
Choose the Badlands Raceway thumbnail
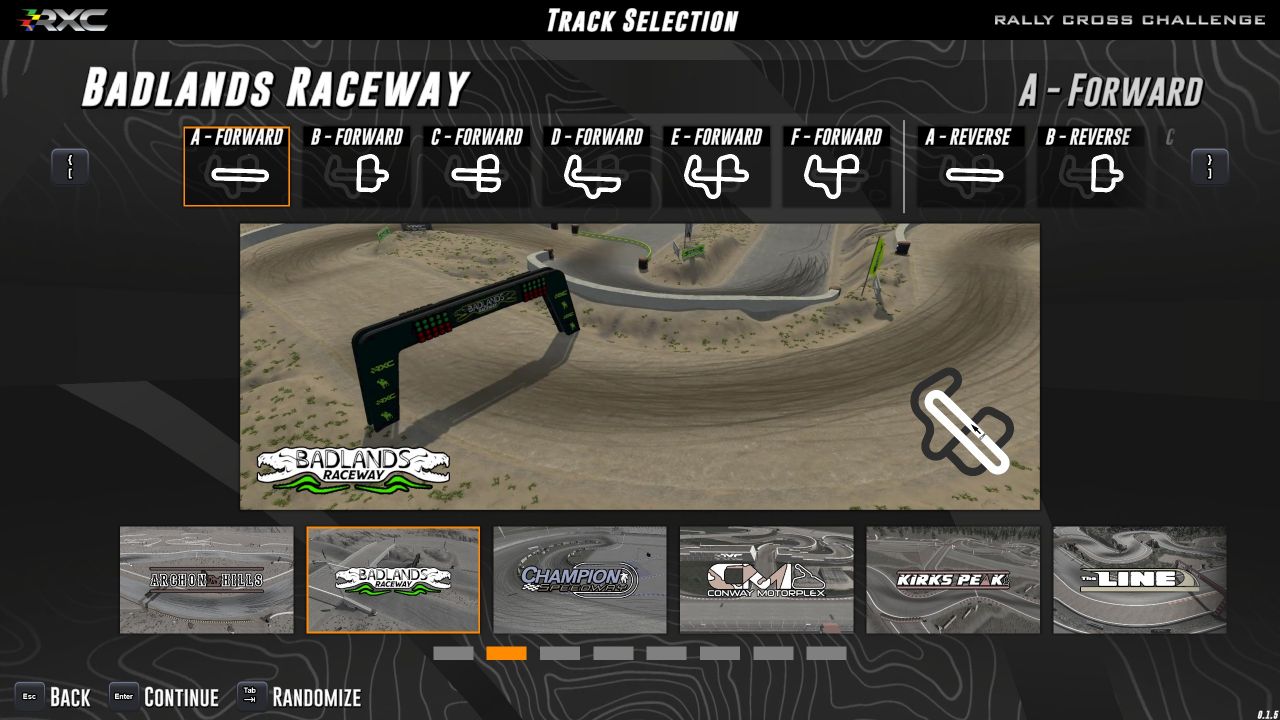point(393,580)
